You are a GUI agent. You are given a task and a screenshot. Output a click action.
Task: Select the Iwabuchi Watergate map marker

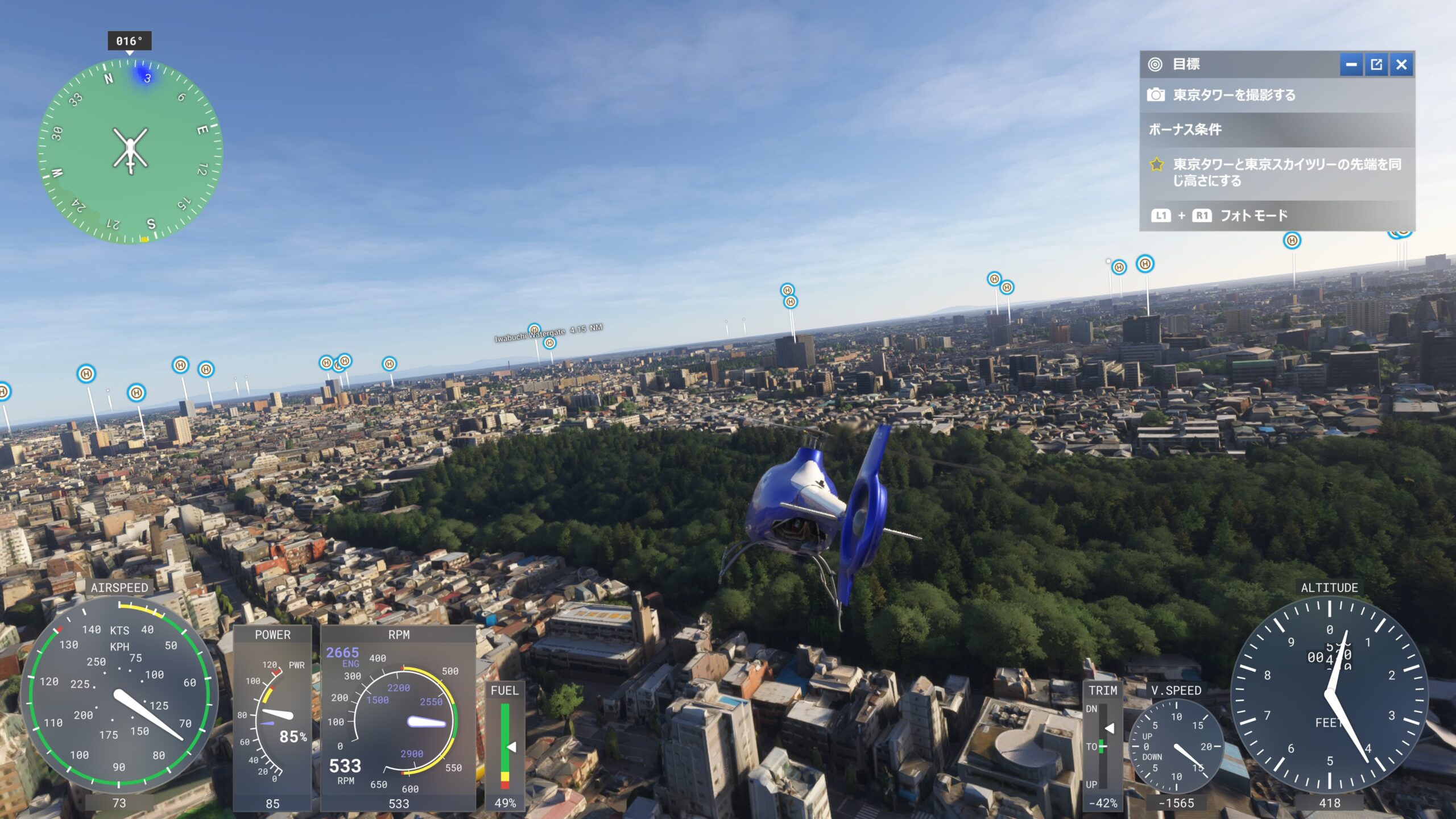[x=534, y=330]
